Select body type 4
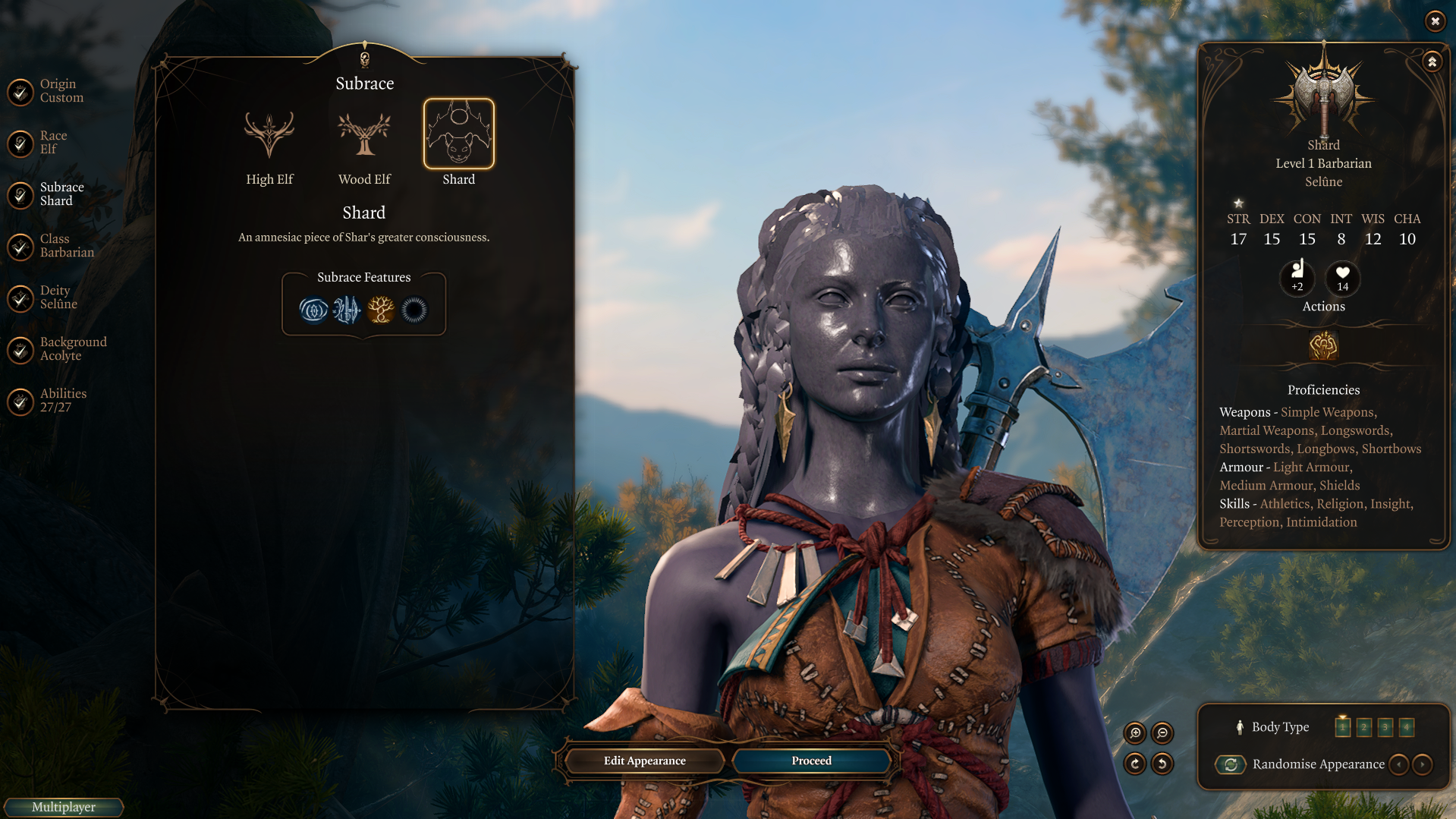The image size is (1456, 819). [1406, 727]
